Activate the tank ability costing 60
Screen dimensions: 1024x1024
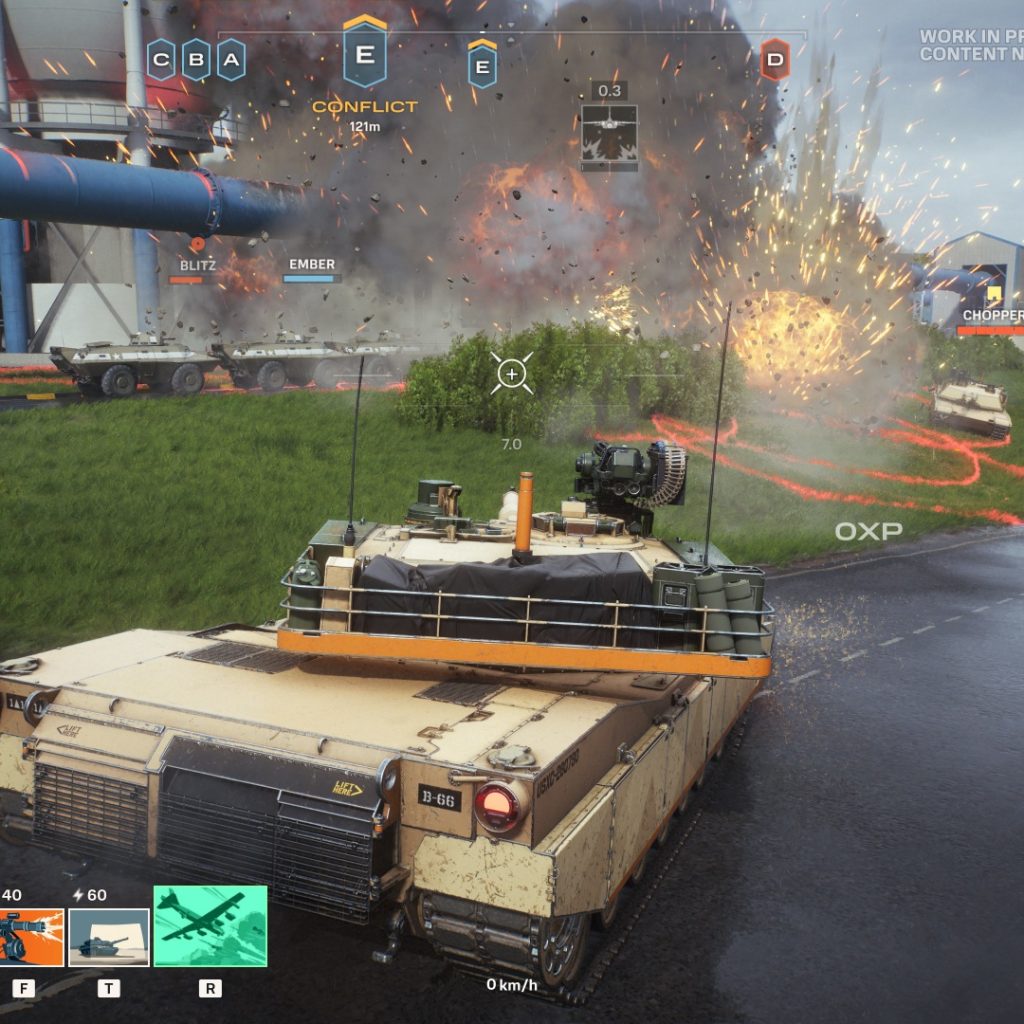[108, 937]
